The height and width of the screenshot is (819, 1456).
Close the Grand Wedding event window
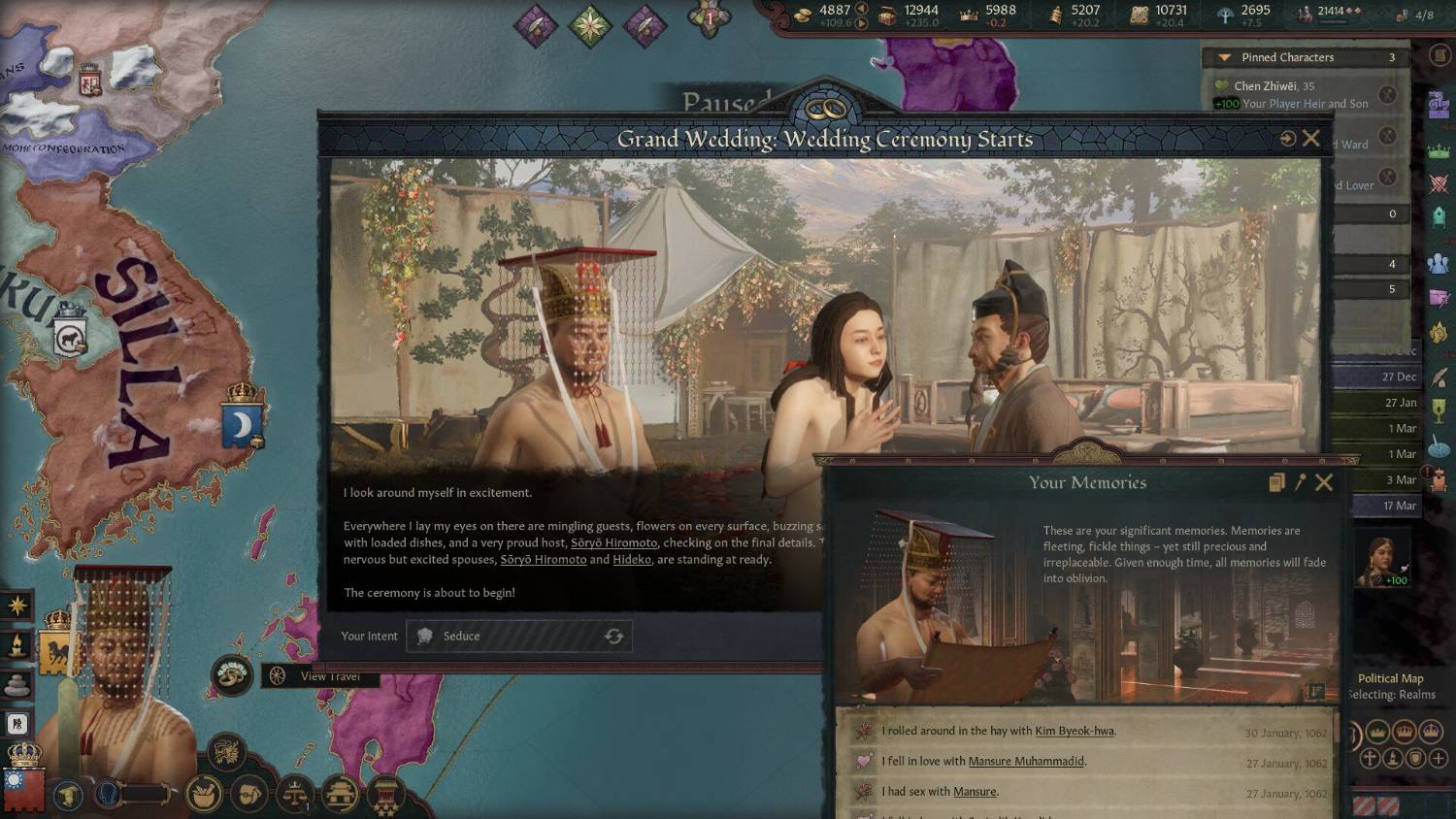click(1311, 139)
